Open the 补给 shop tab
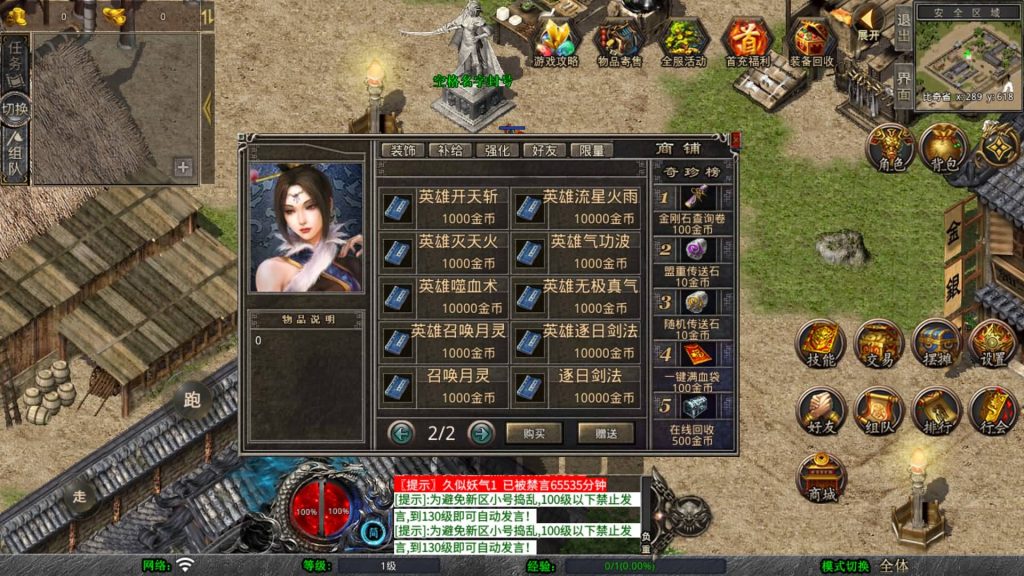The height and width of the screenshot is (576, 1024). click(451, 150)
